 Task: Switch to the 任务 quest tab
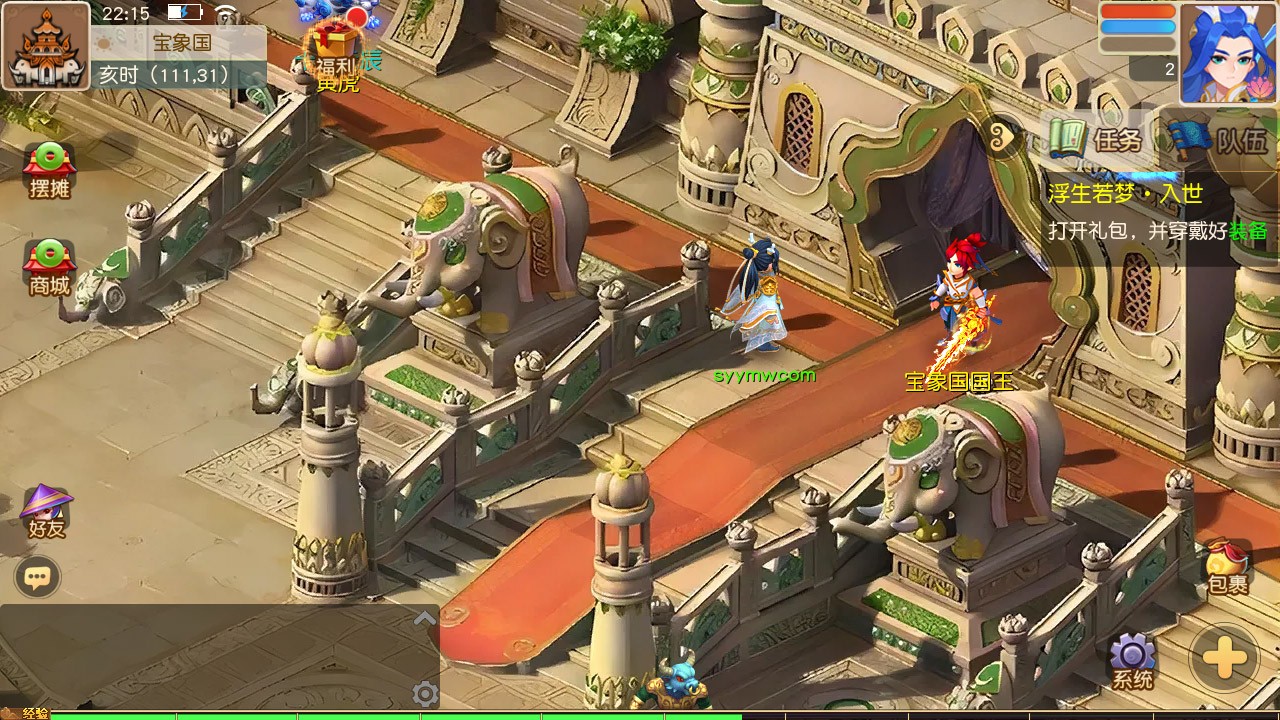click(1096, 140)
